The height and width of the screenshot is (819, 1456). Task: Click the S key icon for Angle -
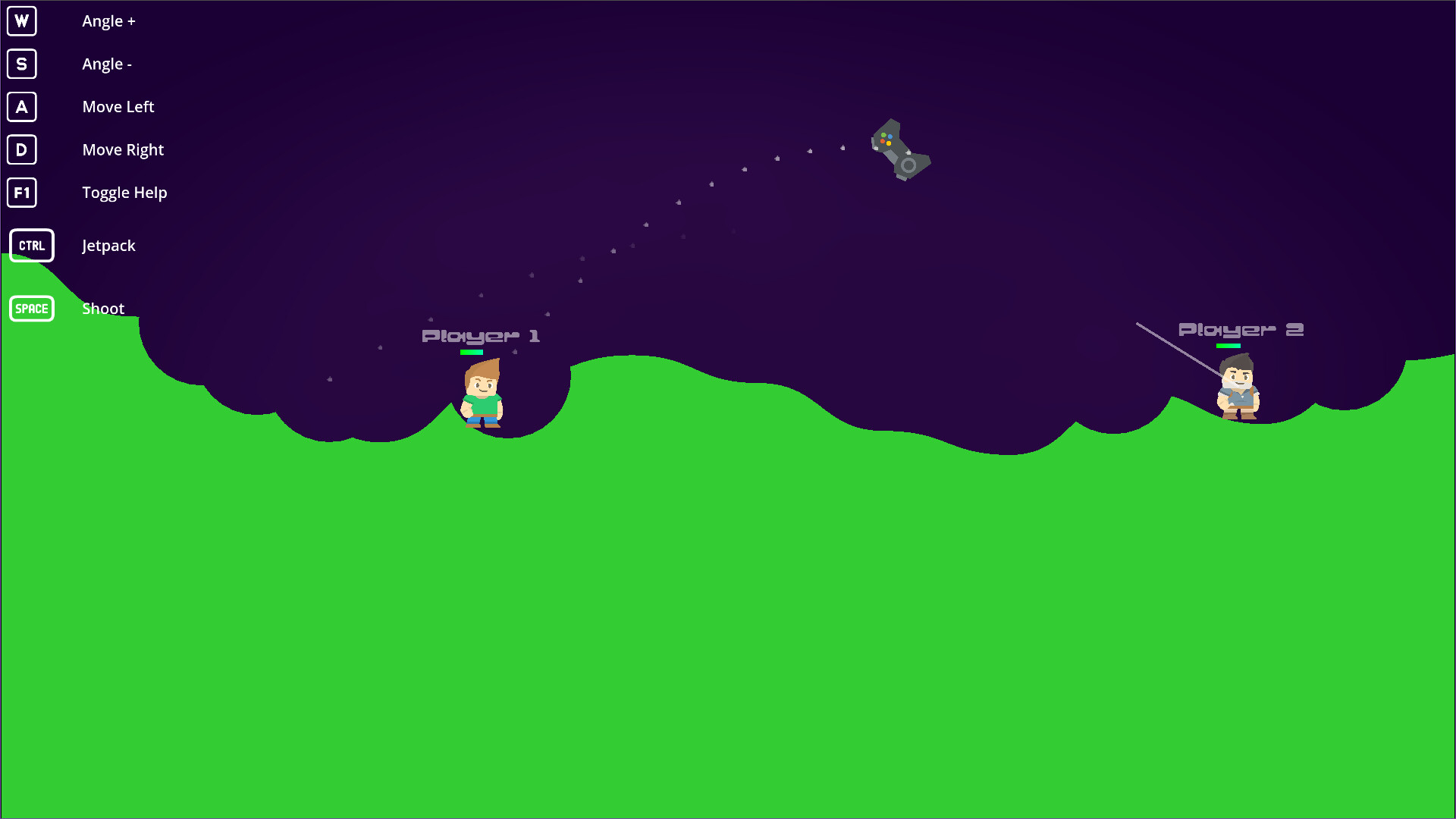(x=21, y=64)
